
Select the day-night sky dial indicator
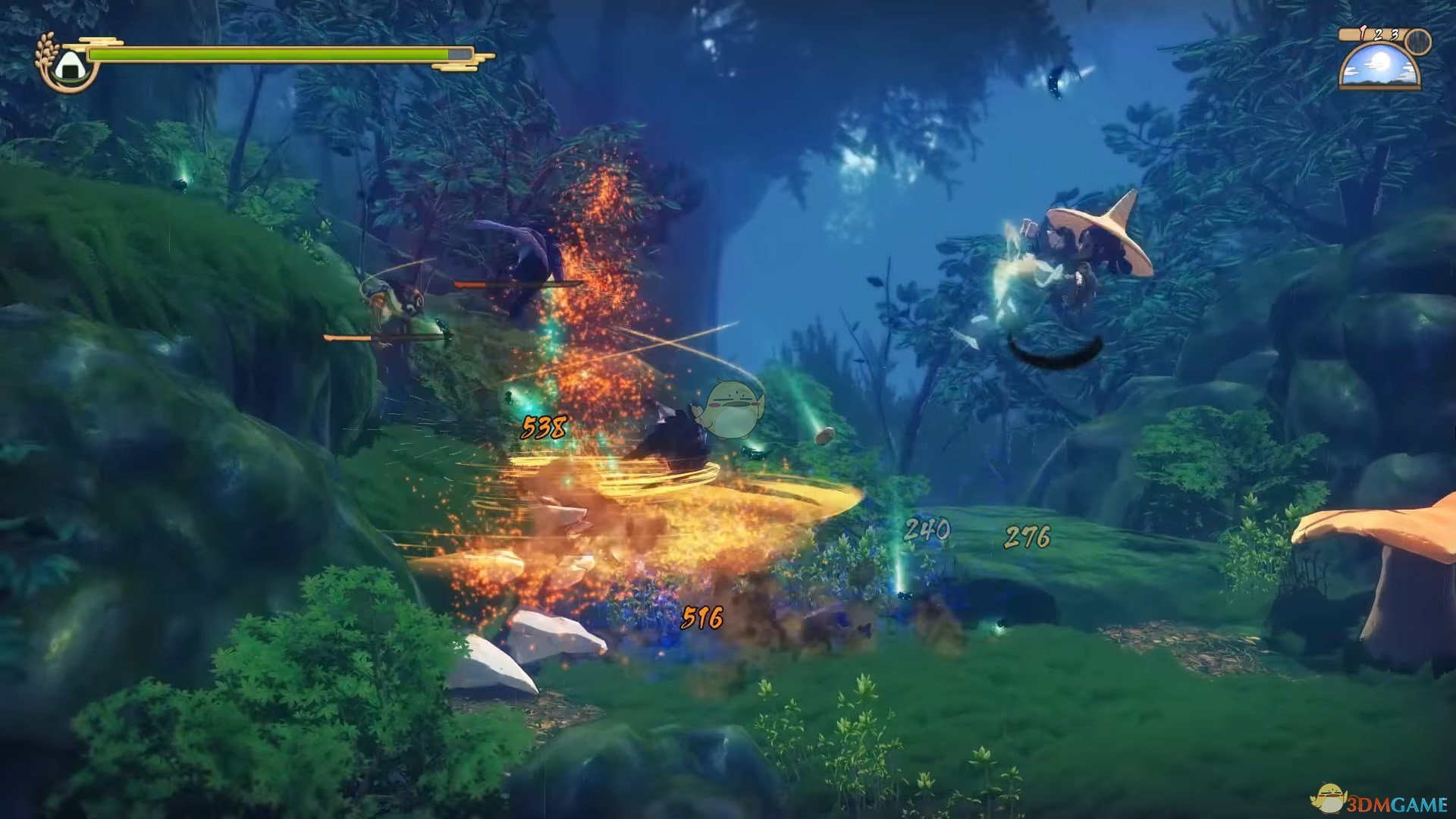(x=1379, y=64)
